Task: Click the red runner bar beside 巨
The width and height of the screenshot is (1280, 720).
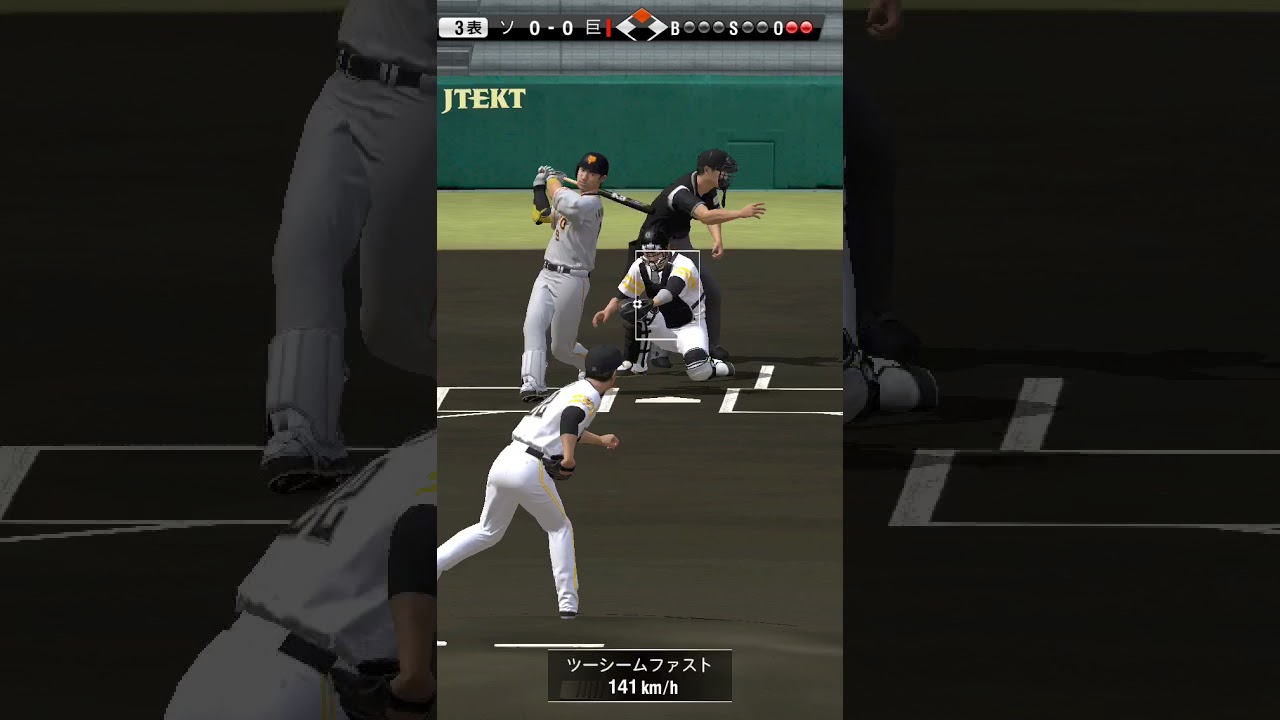Action: click(608, 26)
